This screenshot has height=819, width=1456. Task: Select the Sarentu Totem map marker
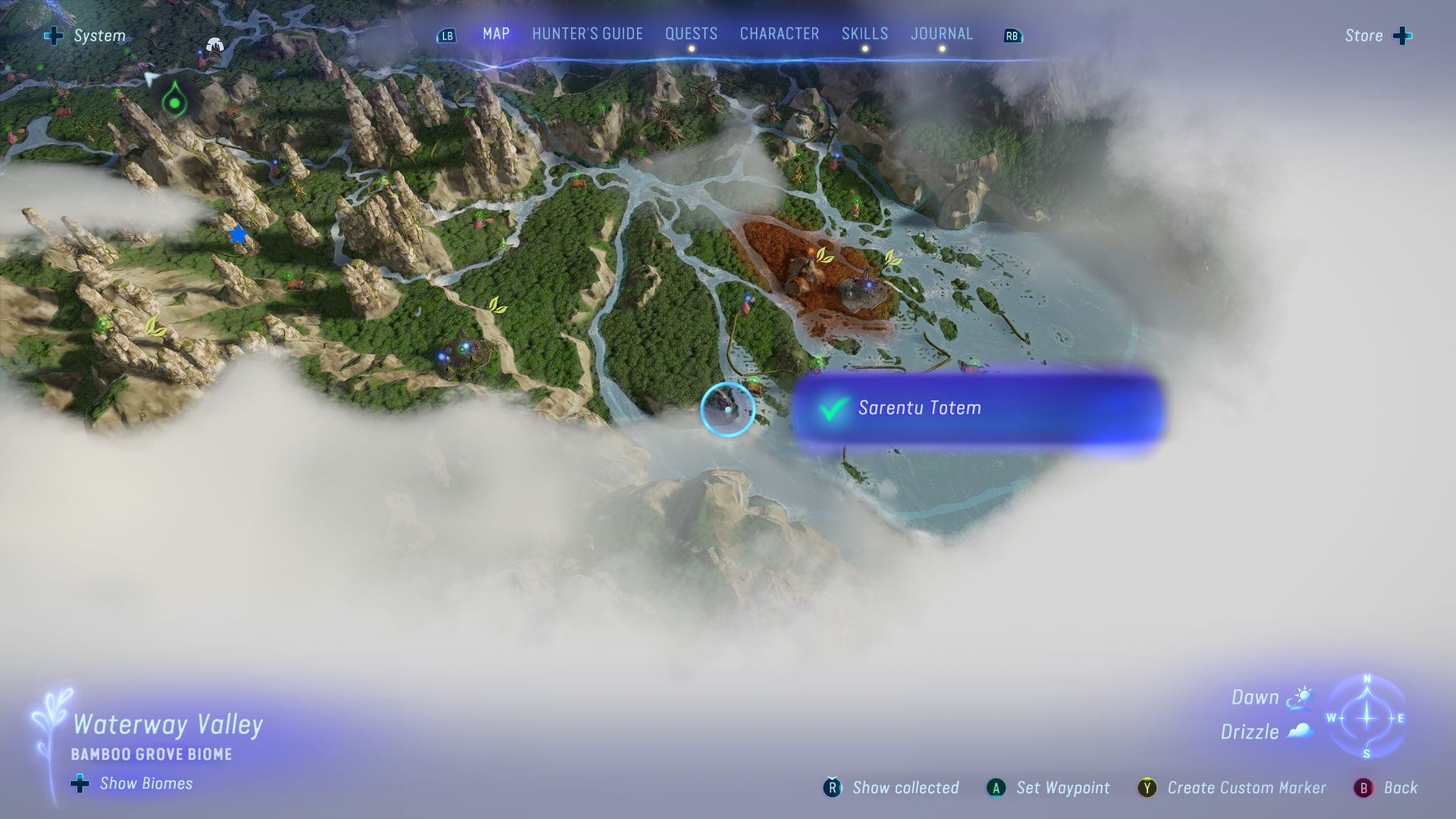click(728, 408)
